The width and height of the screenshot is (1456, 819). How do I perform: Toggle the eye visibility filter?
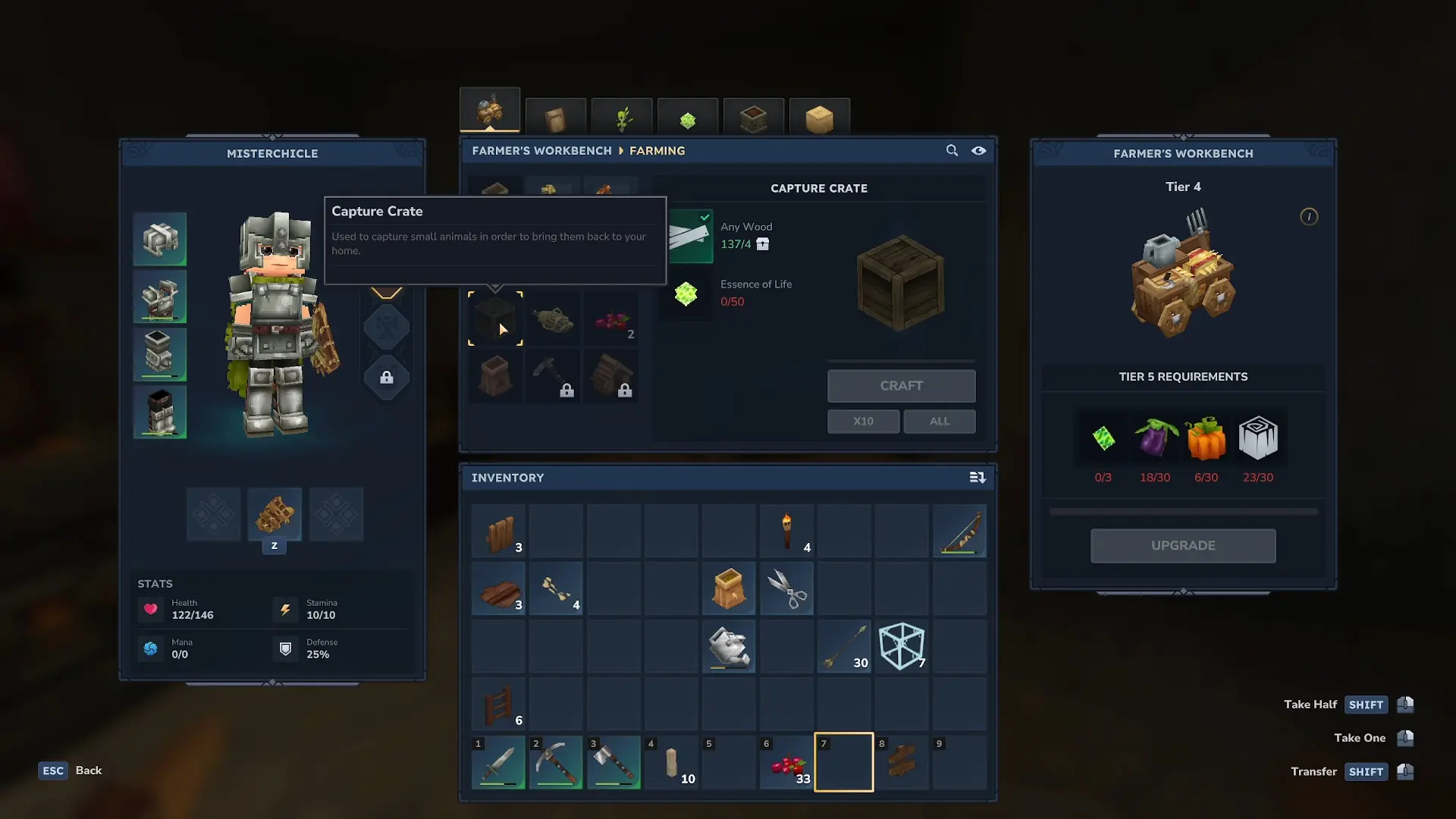(979, 150)
